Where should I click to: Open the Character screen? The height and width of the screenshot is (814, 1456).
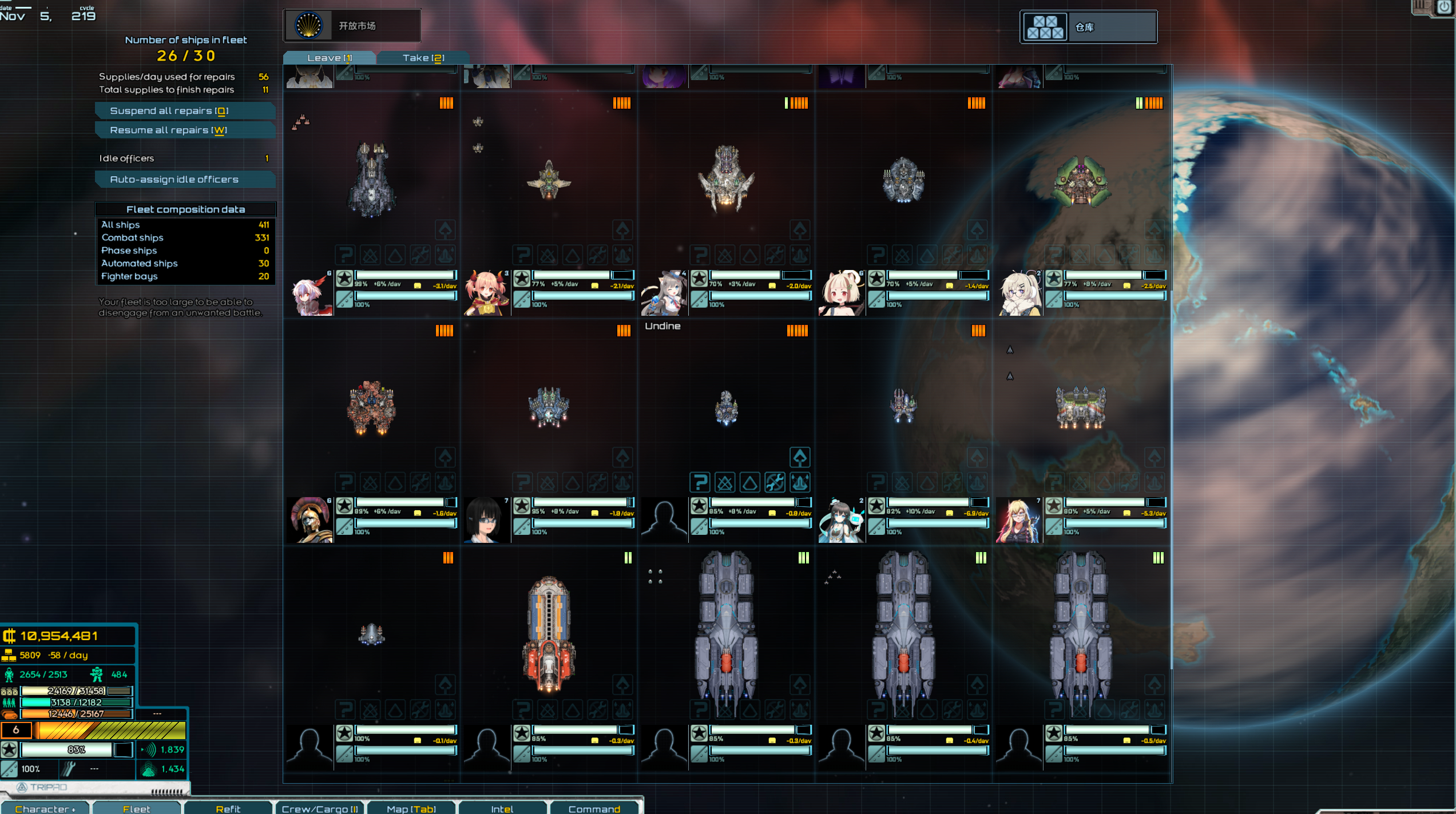(x=45, y=808)
